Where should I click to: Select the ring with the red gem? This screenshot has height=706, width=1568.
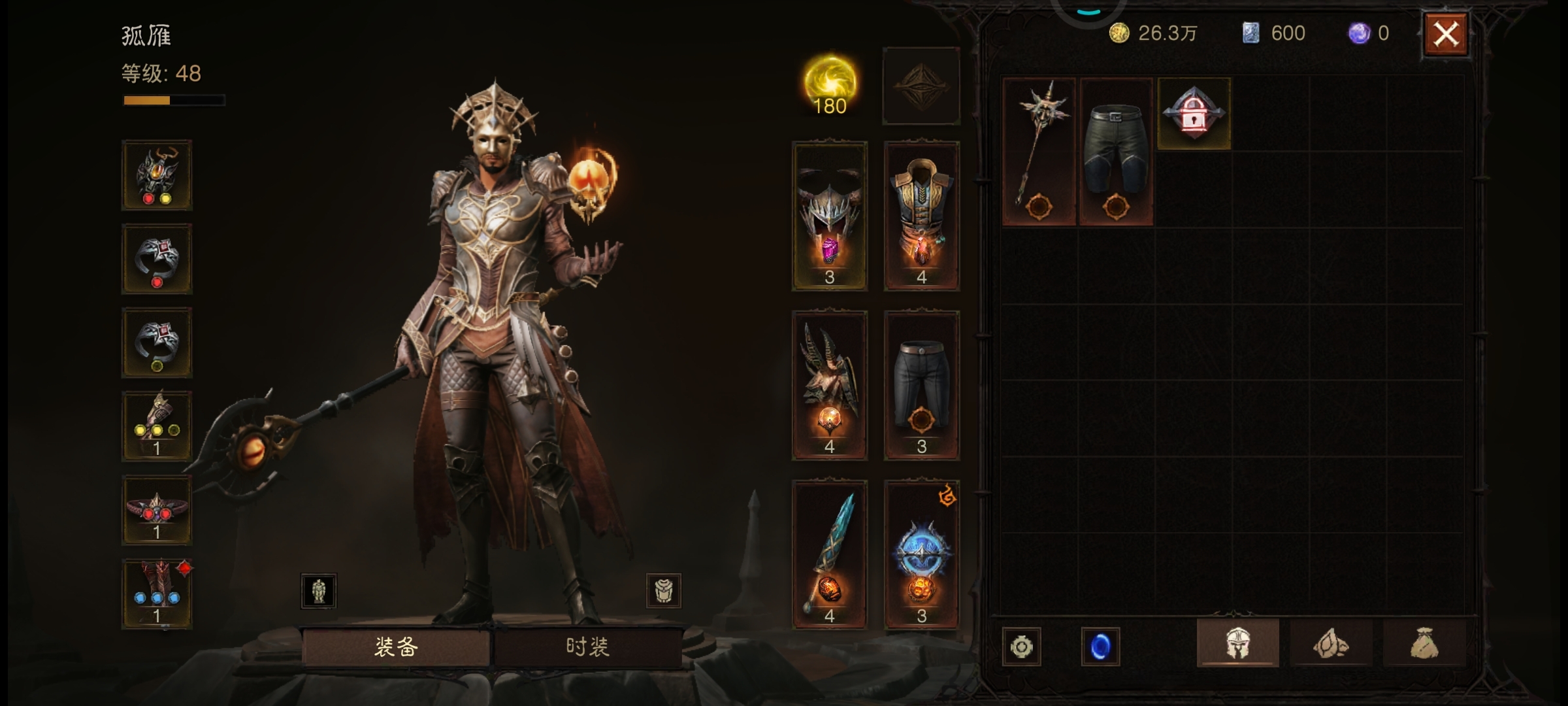157,259
